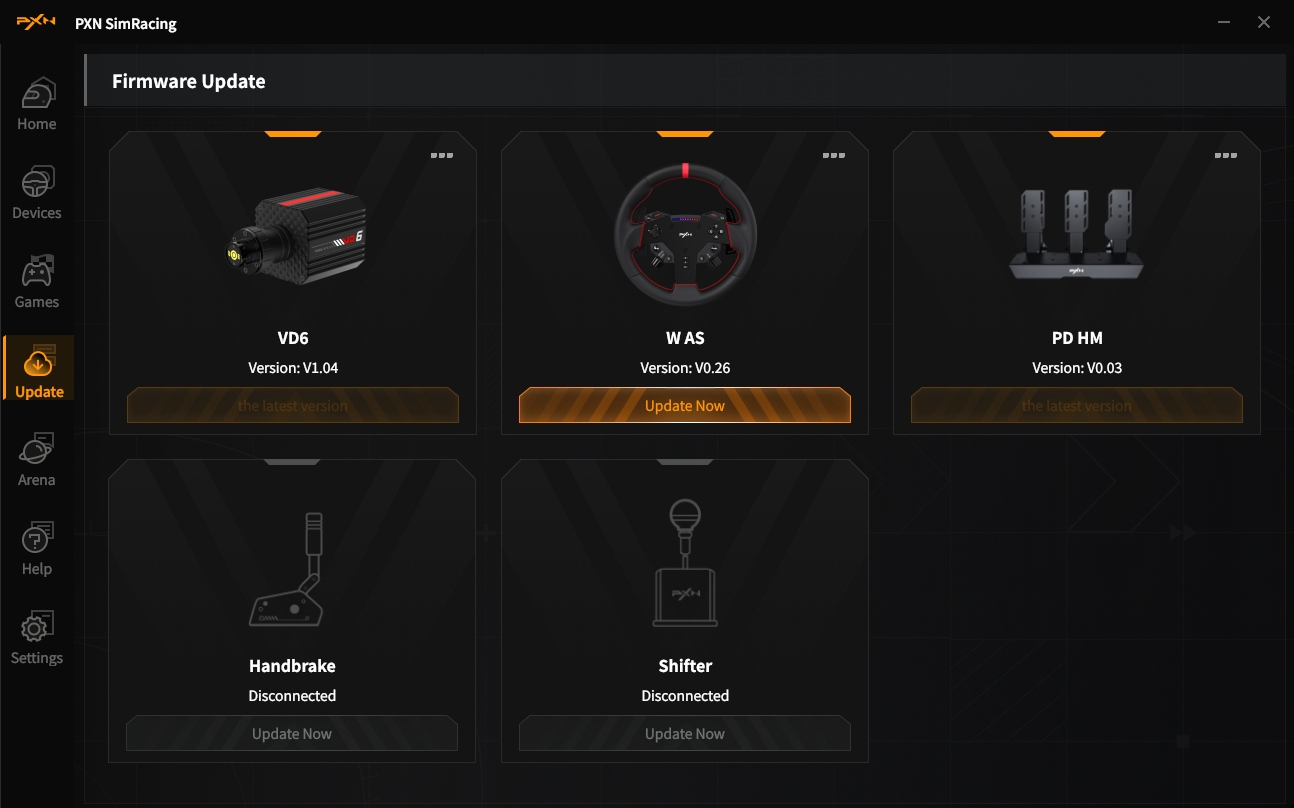1294x808 pixels.
Task: Select the PD HM pedals image
Action: 1076,235
